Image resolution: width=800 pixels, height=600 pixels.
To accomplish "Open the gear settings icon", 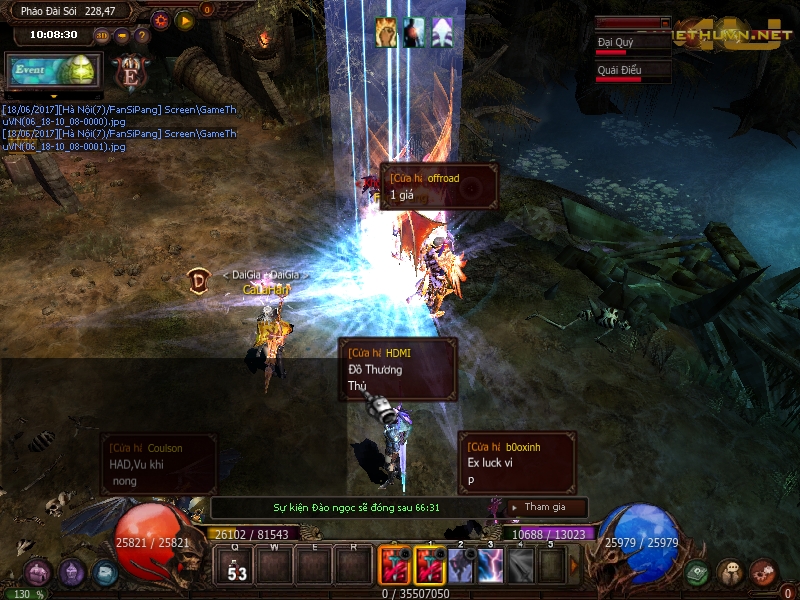I will [160, 20].
